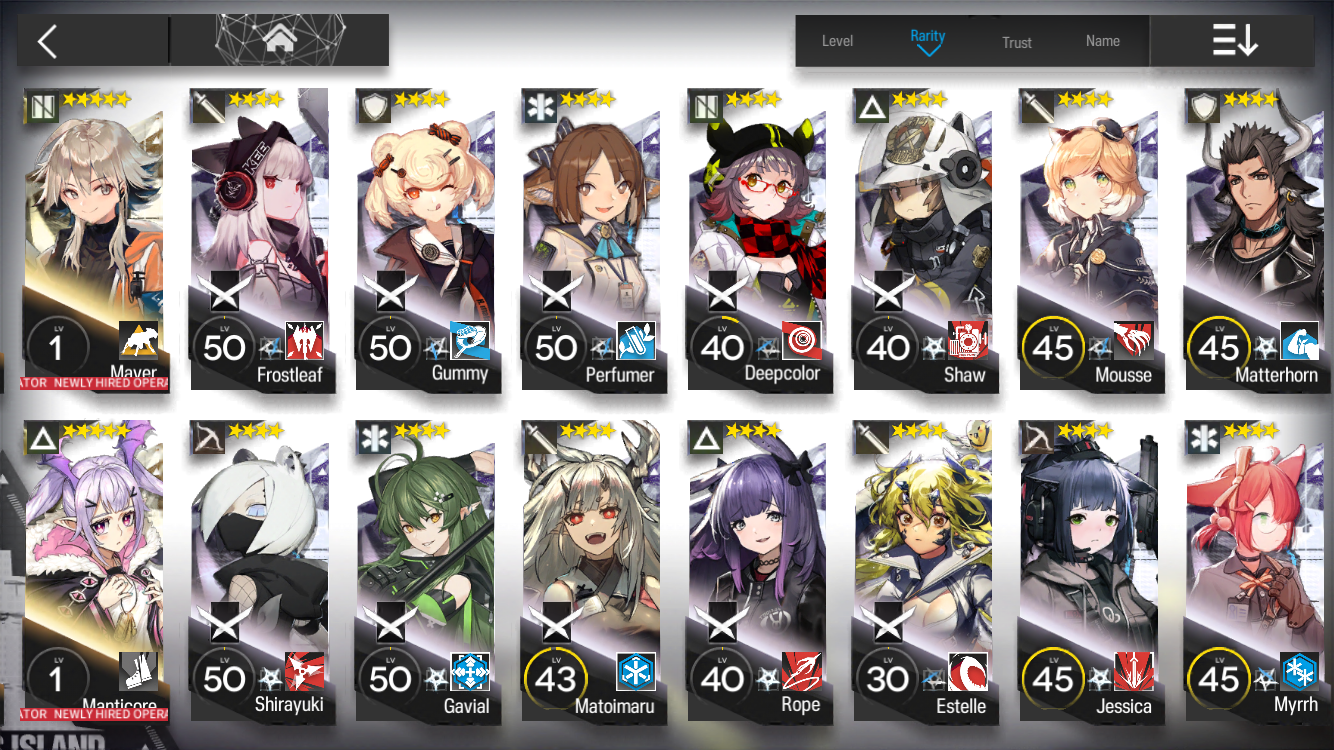Sort operators by Level
The height and width of the screenshot is (750, 1334).
(837, 41)
